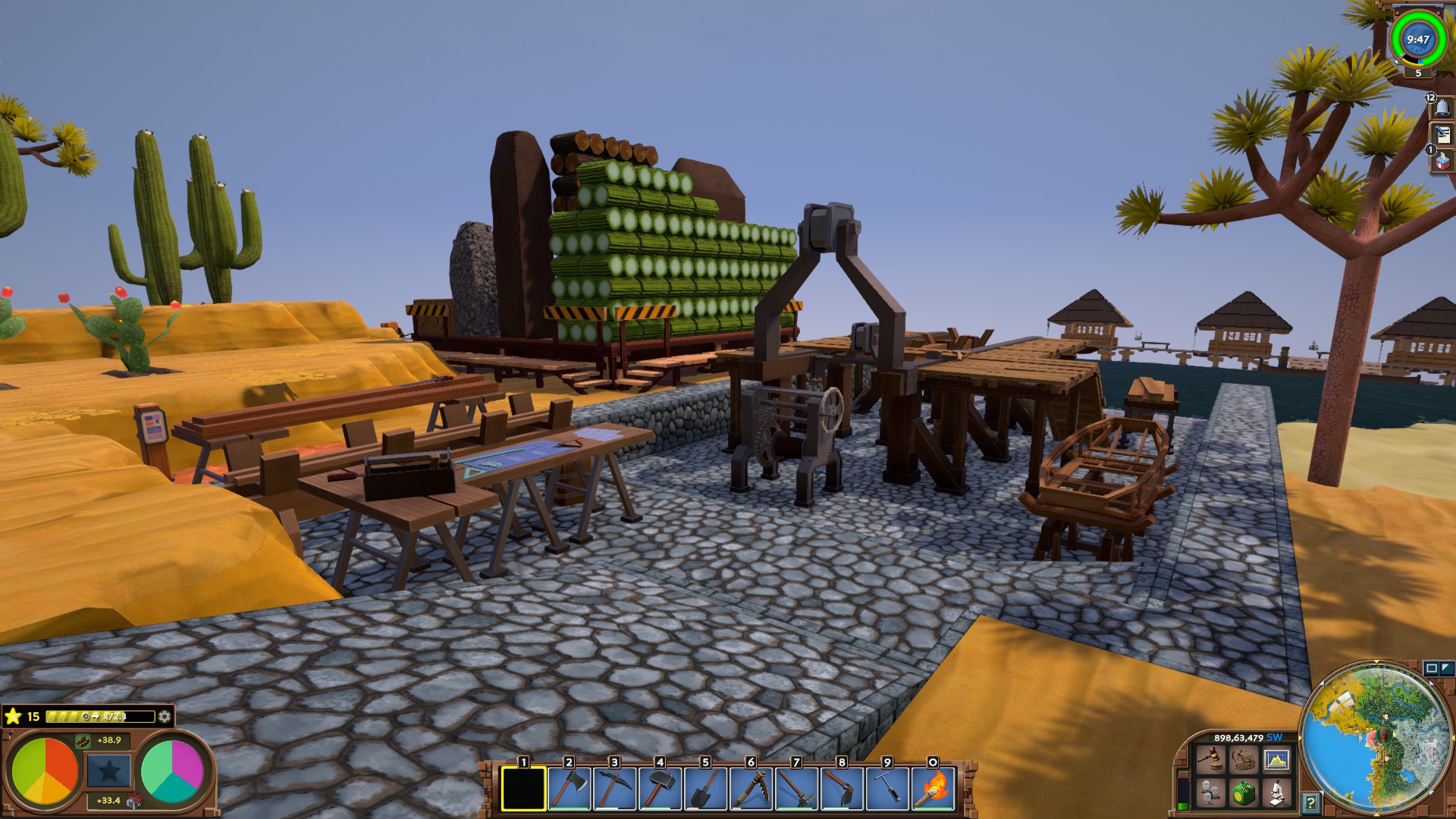
Task: Open the microscope research menu
Action: pyautogui.click(x=1276, y=793)
